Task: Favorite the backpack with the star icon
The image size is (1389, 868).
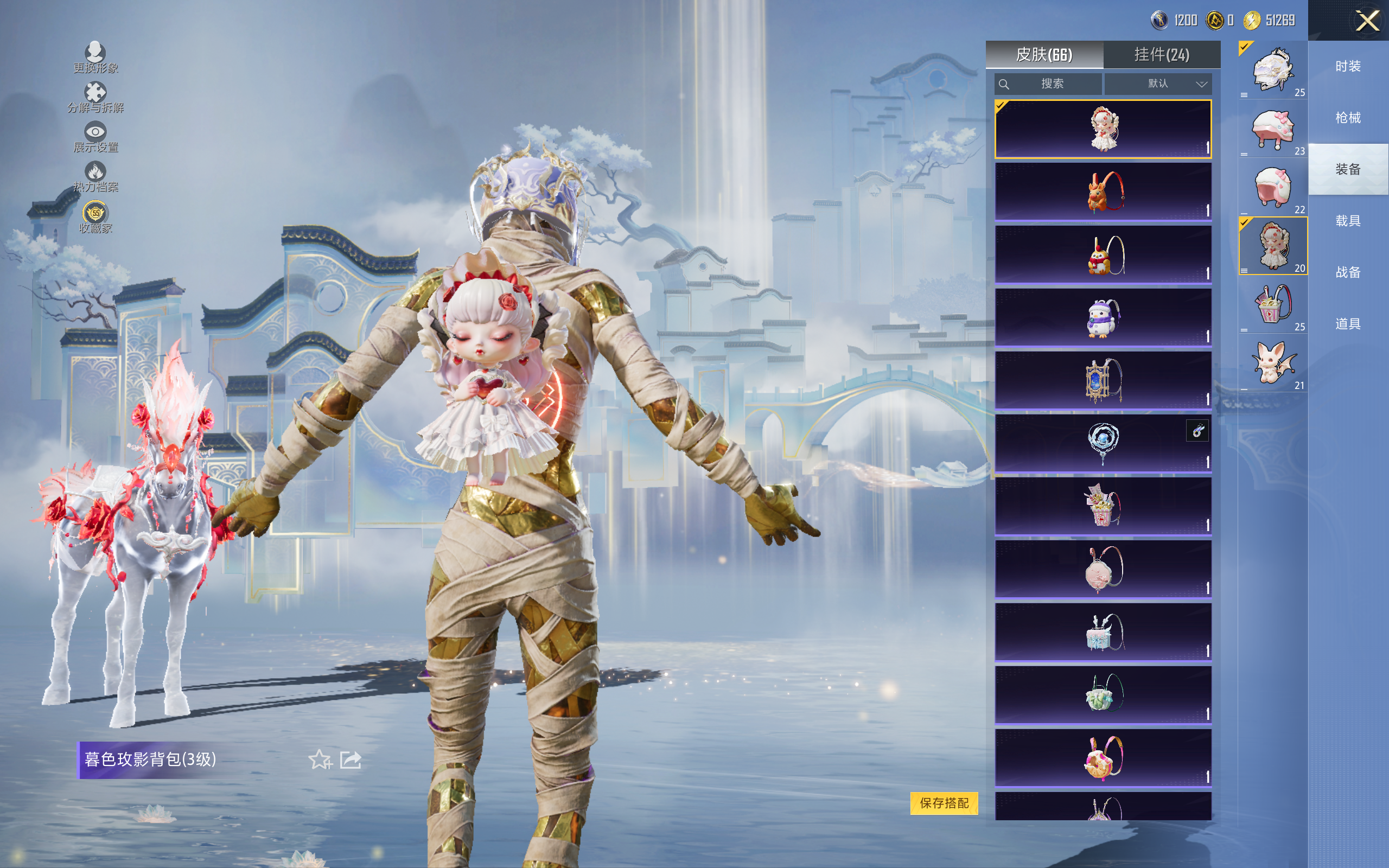Action: 320,759
